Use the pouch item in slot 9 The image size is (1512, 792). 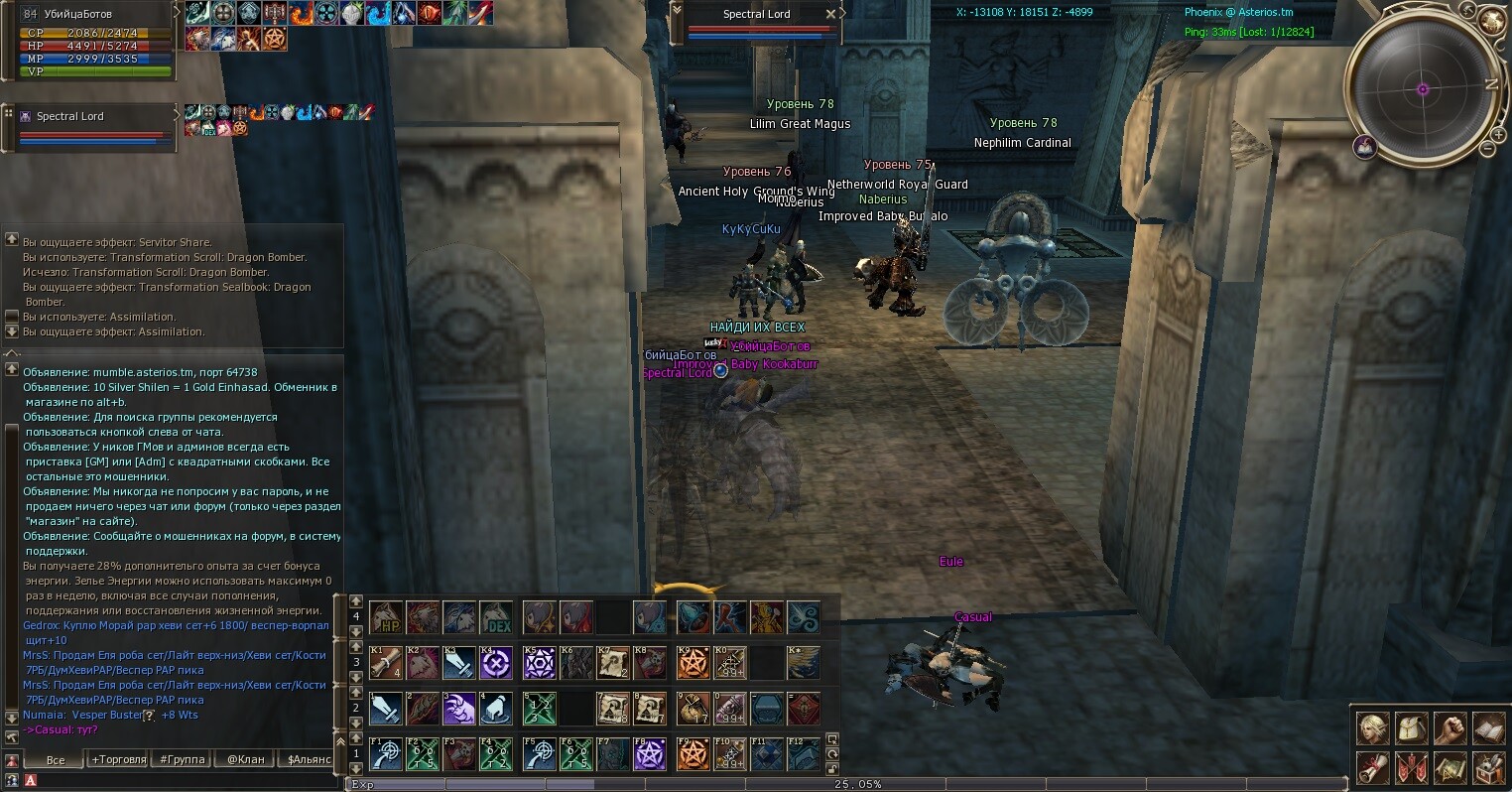(693, 709)
